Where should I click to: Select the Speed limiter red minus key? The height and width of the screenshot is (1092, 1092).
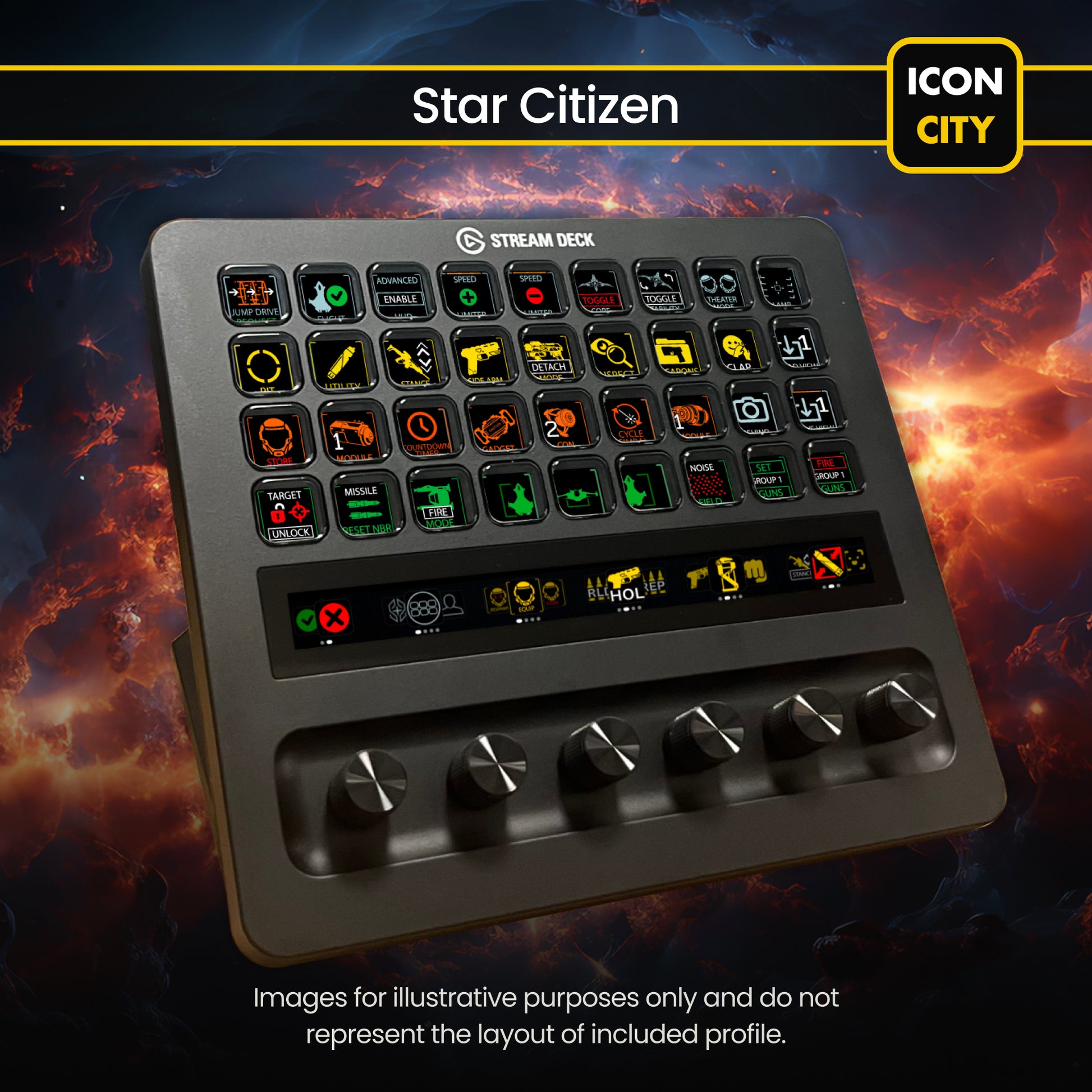pos(533,291)
